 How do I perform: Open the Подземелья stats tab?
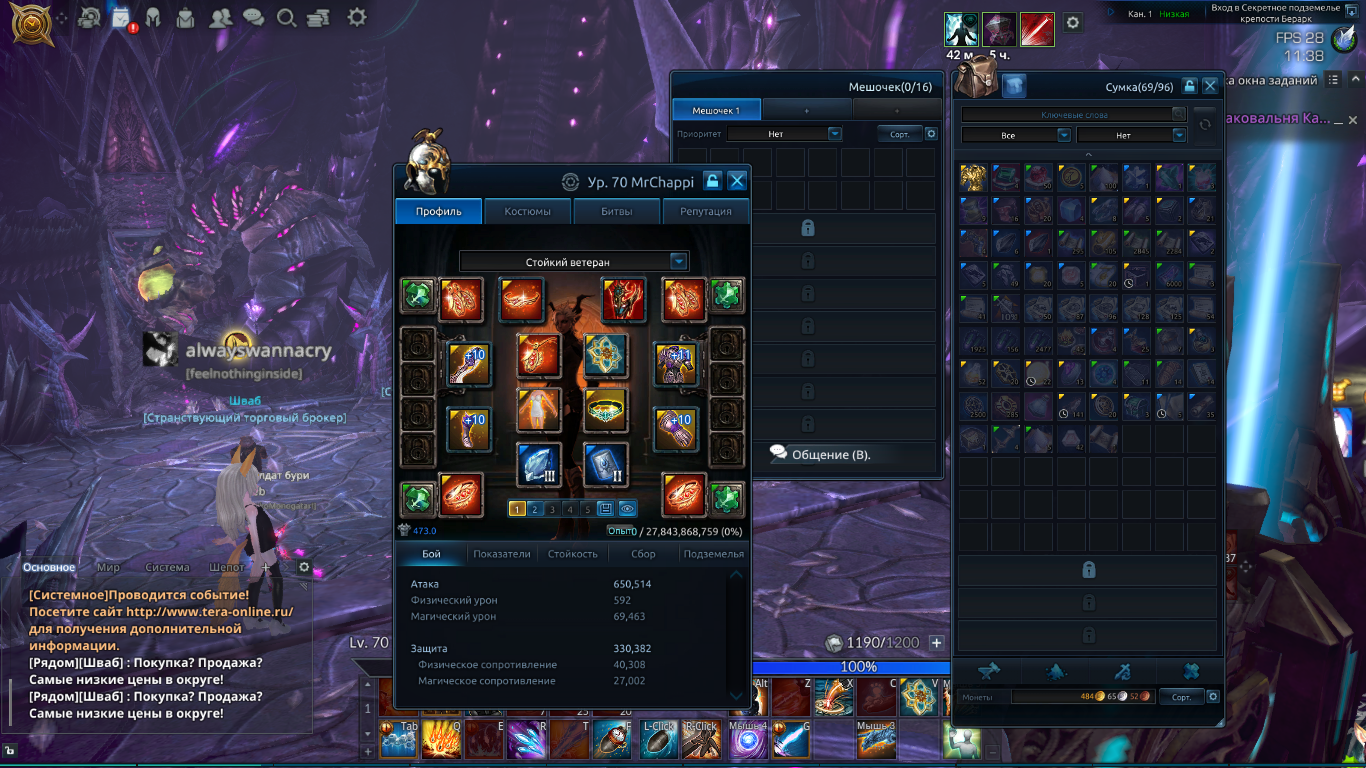[712, 553]
